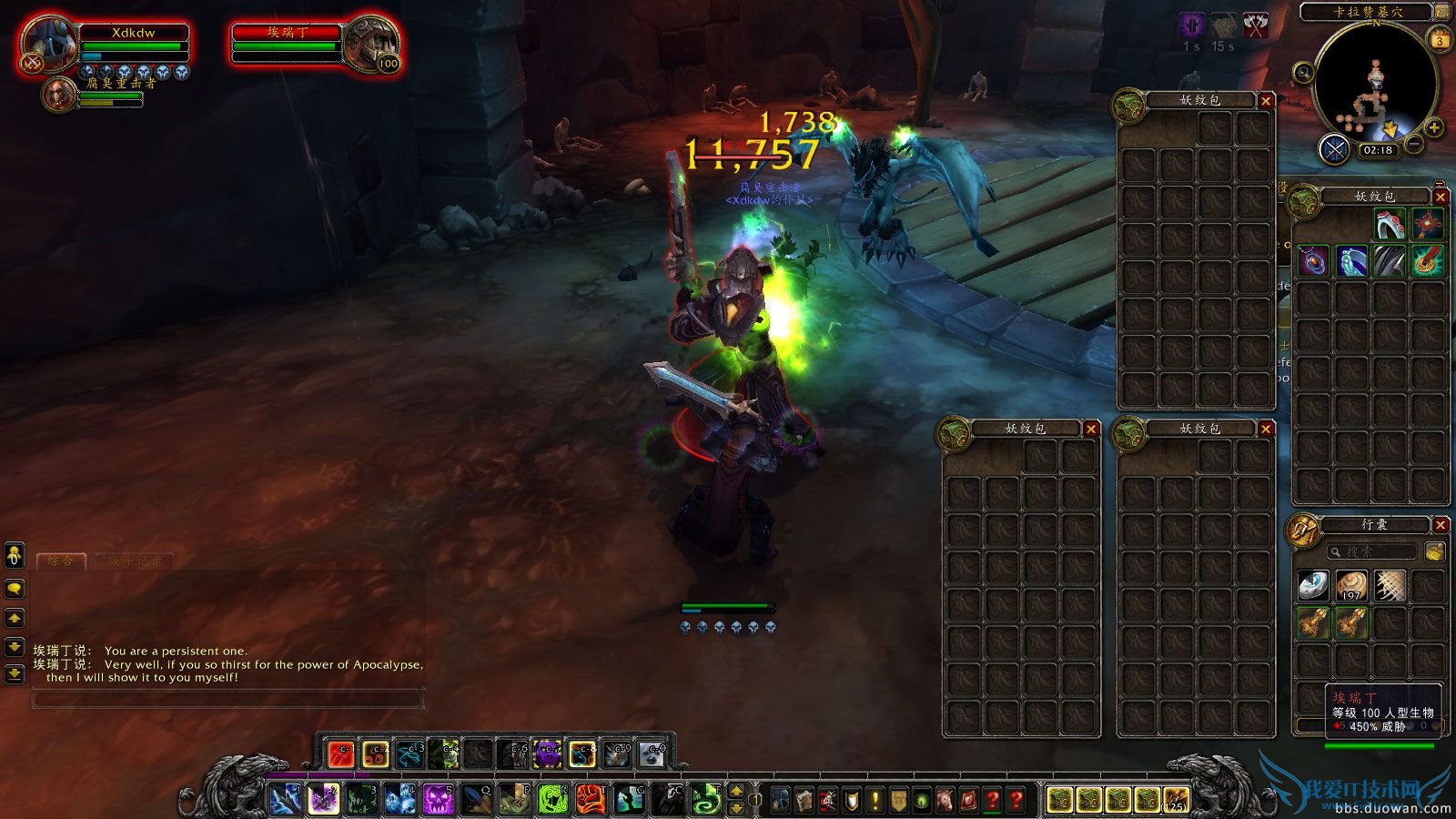Click the crossed-swords button beside the minimap

[x=1334, y=149]
